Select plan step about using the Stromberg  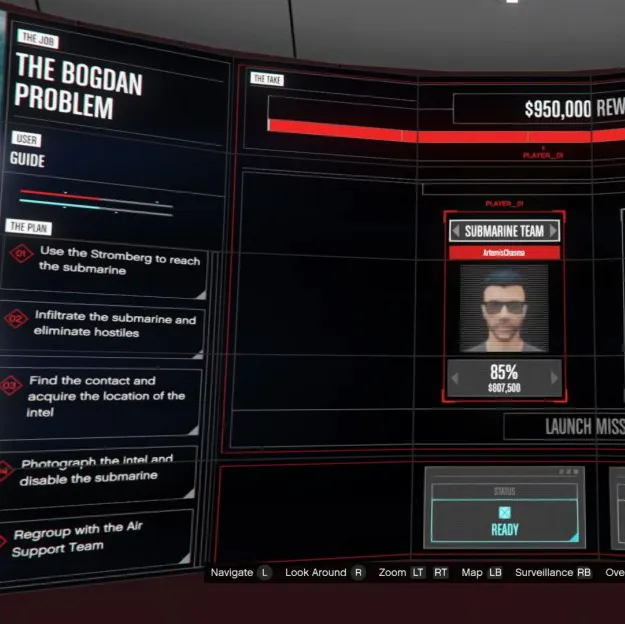tap(110, 262)
